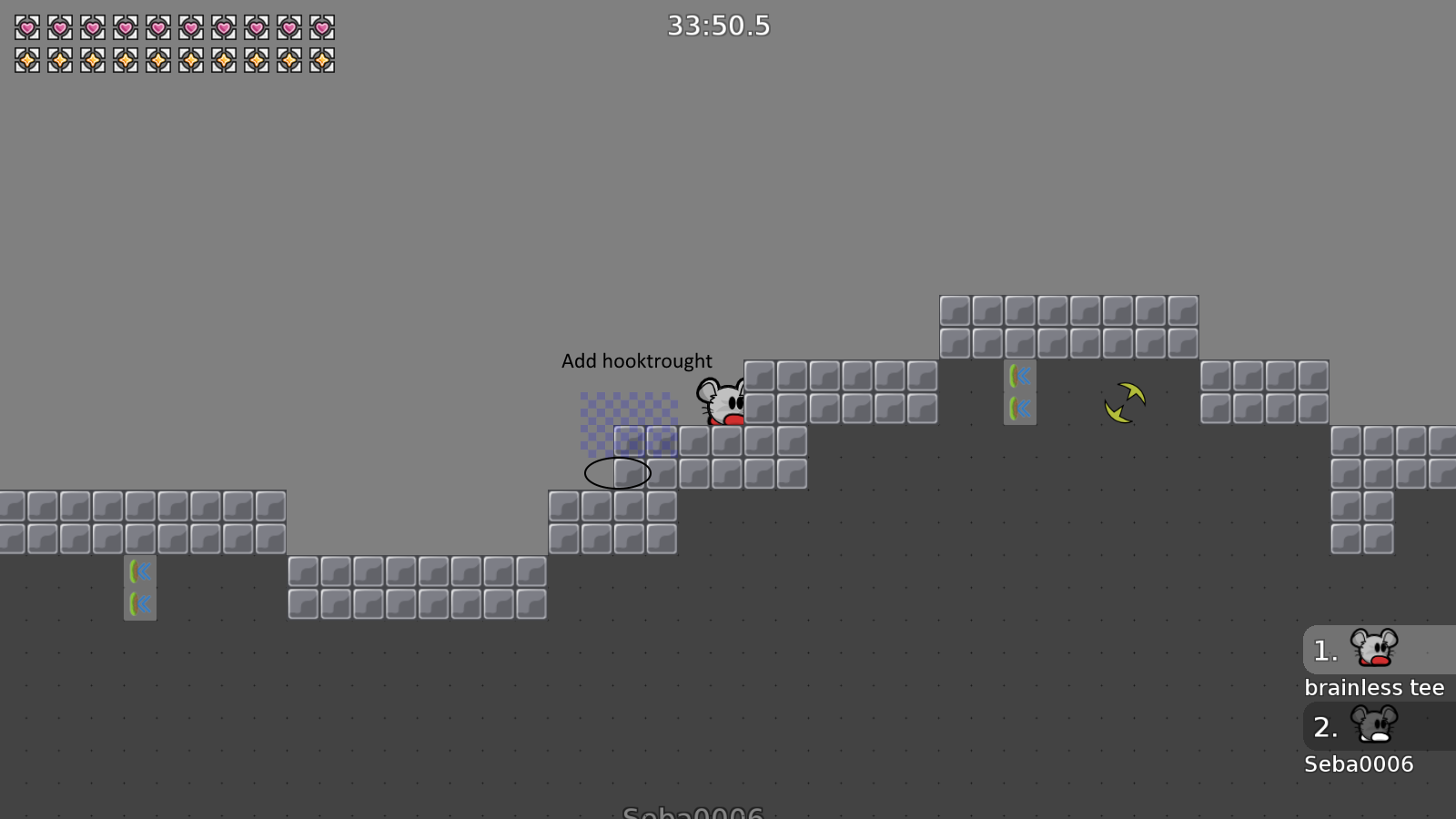Click the 33:50.5 timer display
Viewport: 1456px width, 819px height.
pos(719,26)
